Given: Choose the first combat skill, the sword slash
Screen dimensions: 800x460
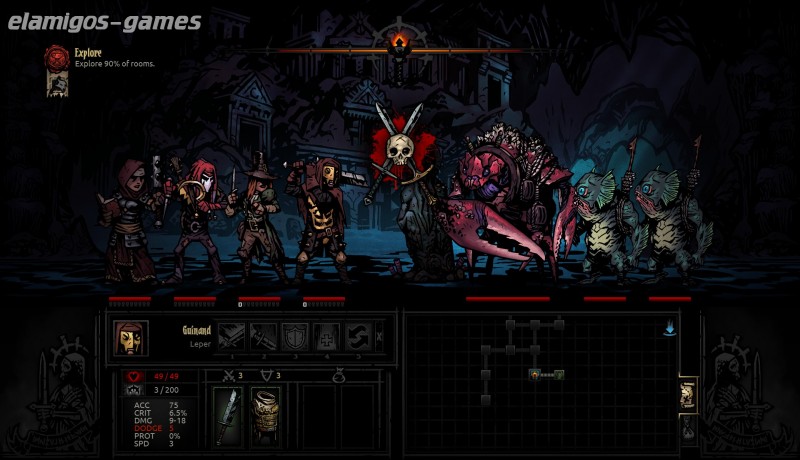Looking at the screenshot, I should (x=231, y=336).
